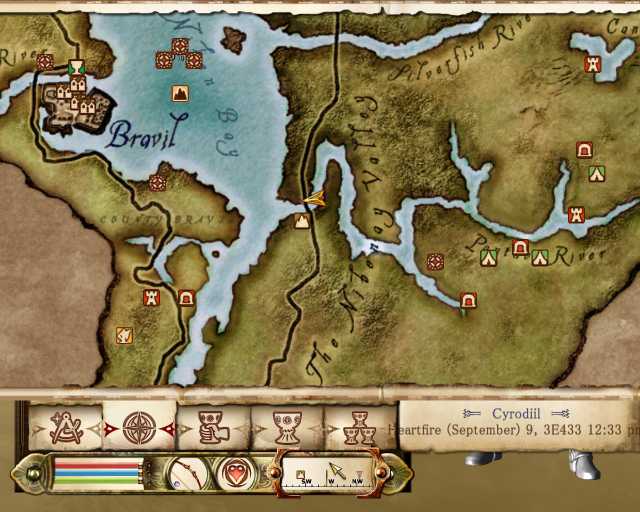
Task: Select the mine marker in Niben Bay
Action: click(180, 93)
